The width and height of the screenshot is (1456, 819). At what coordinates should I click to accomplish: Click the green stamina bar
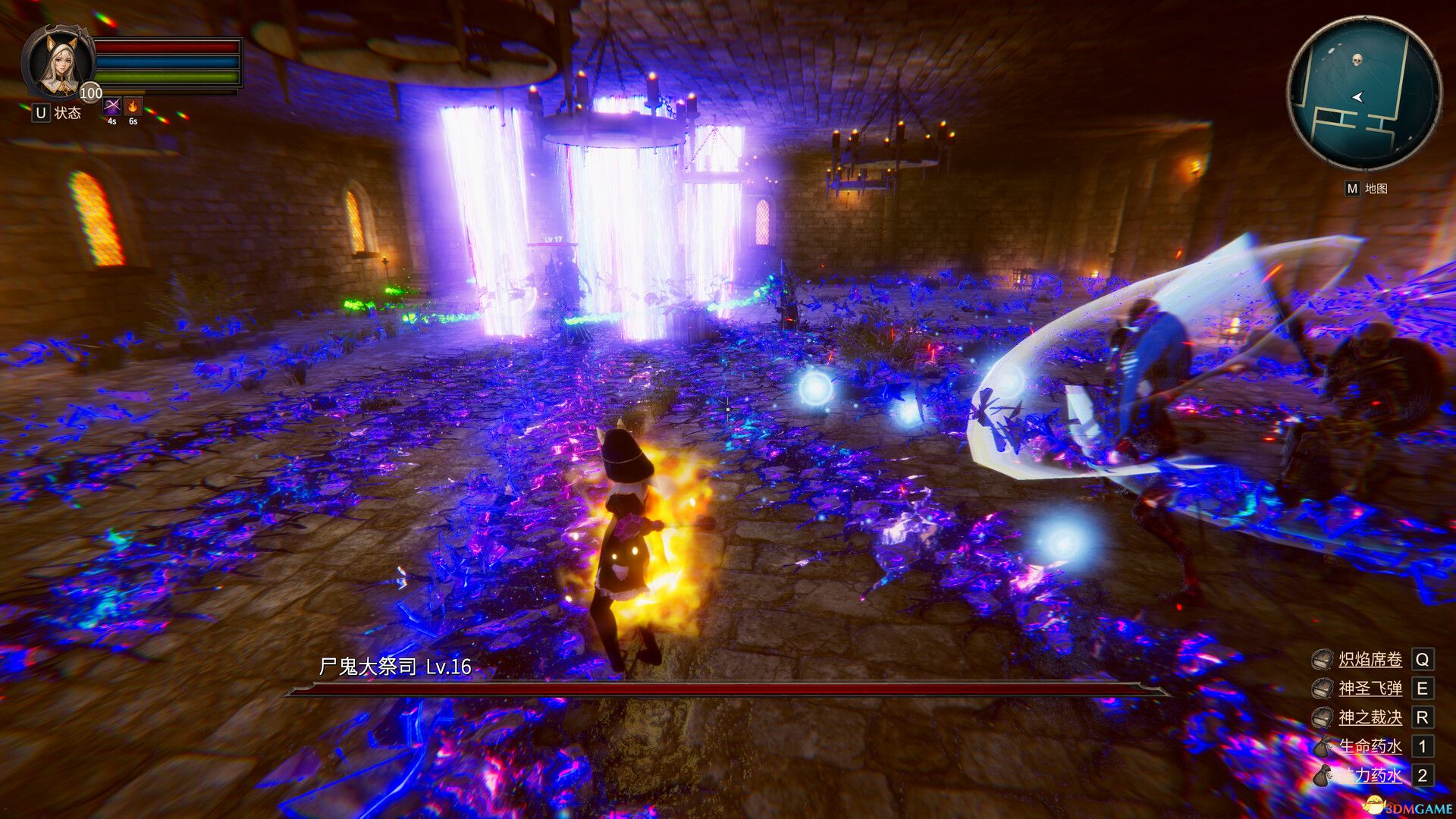pyautogui.click(x=167, y=77)
